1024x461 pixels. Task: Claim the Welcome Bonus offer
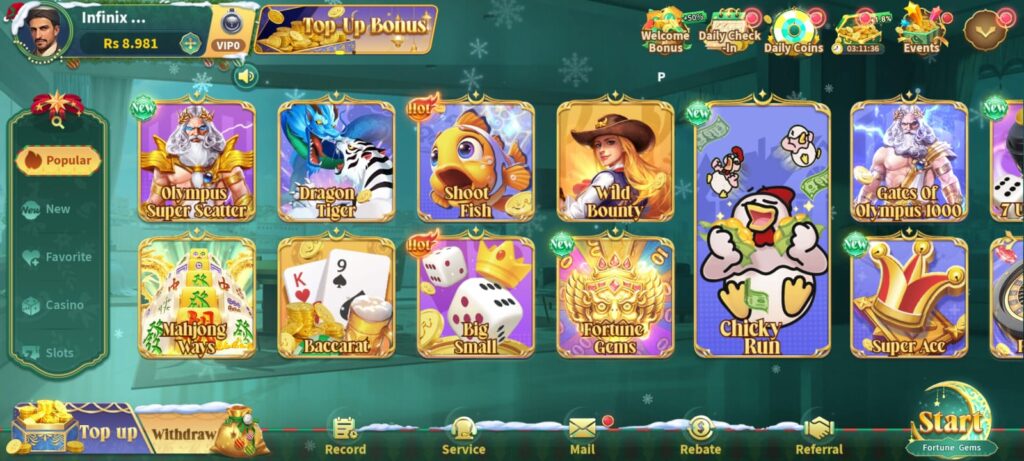coord(665,30)
